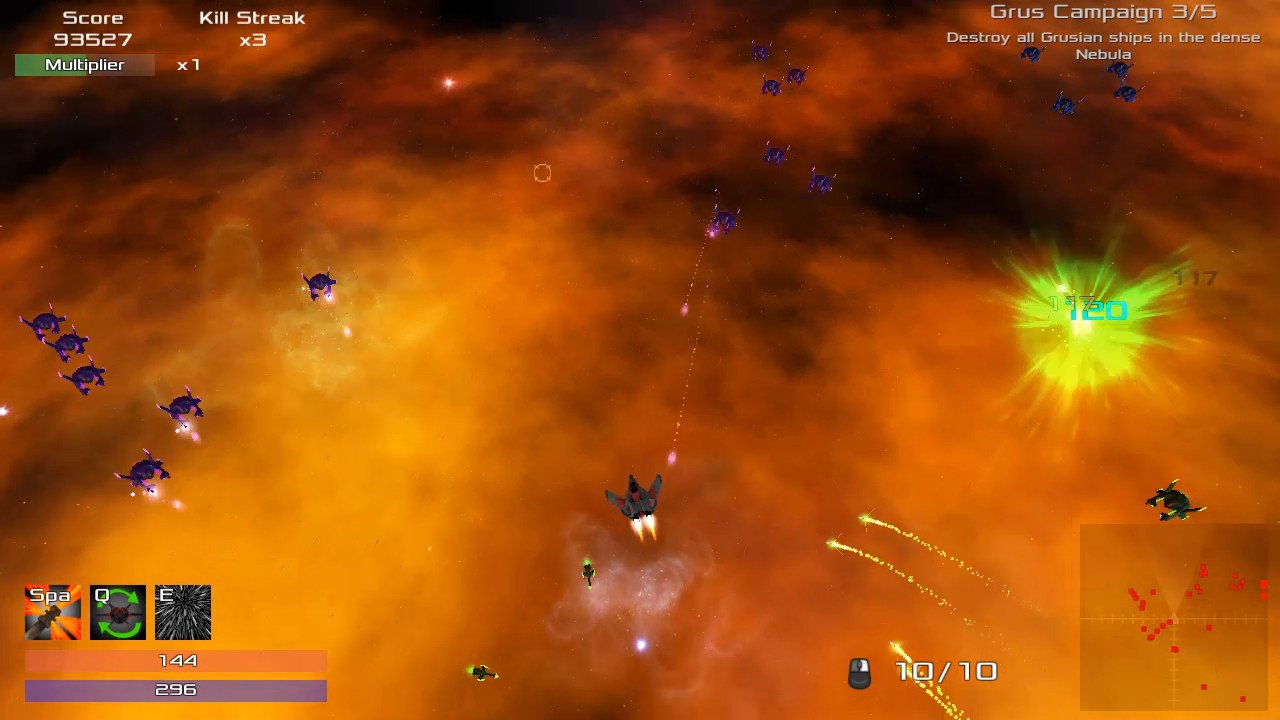
Task: Open the minimap in the bottom right corner
Action: (x=1175, y=620)
